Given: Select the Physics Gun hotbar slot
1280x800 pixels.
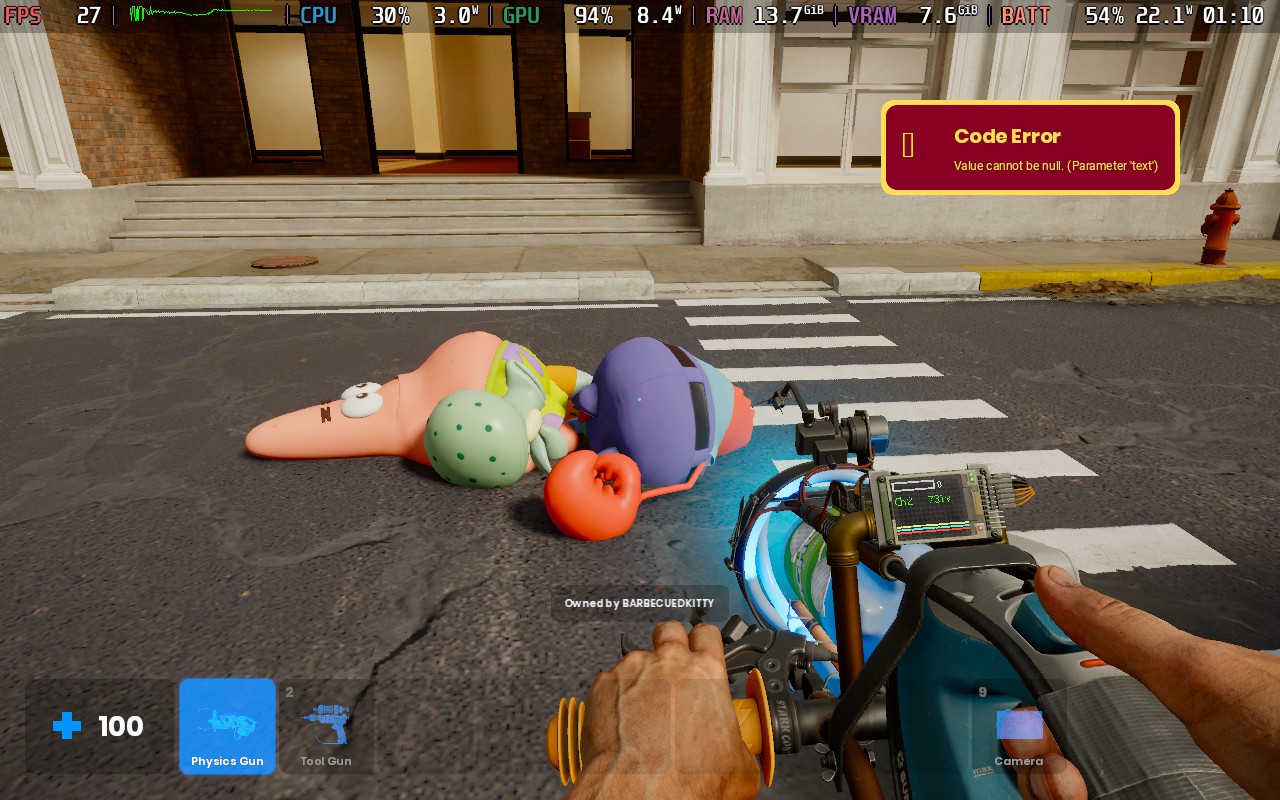Looking at the screenshot, I should coord(227,727).
